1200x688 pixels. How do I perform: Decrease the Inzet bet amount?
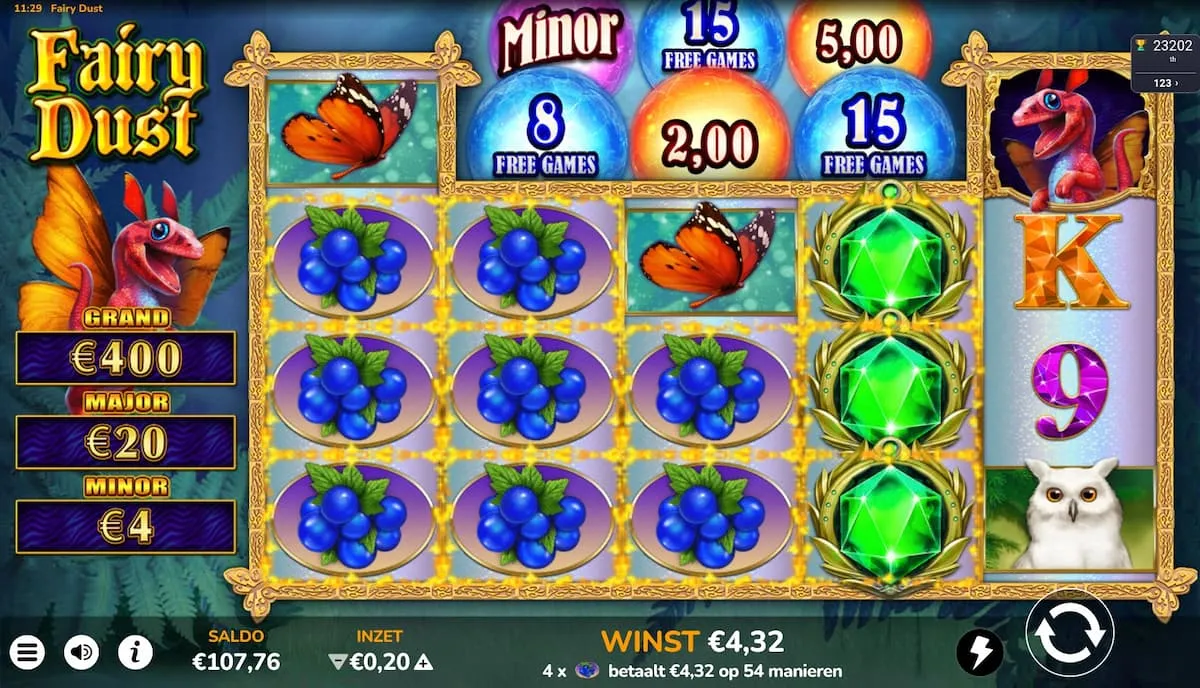click(336, 661)
